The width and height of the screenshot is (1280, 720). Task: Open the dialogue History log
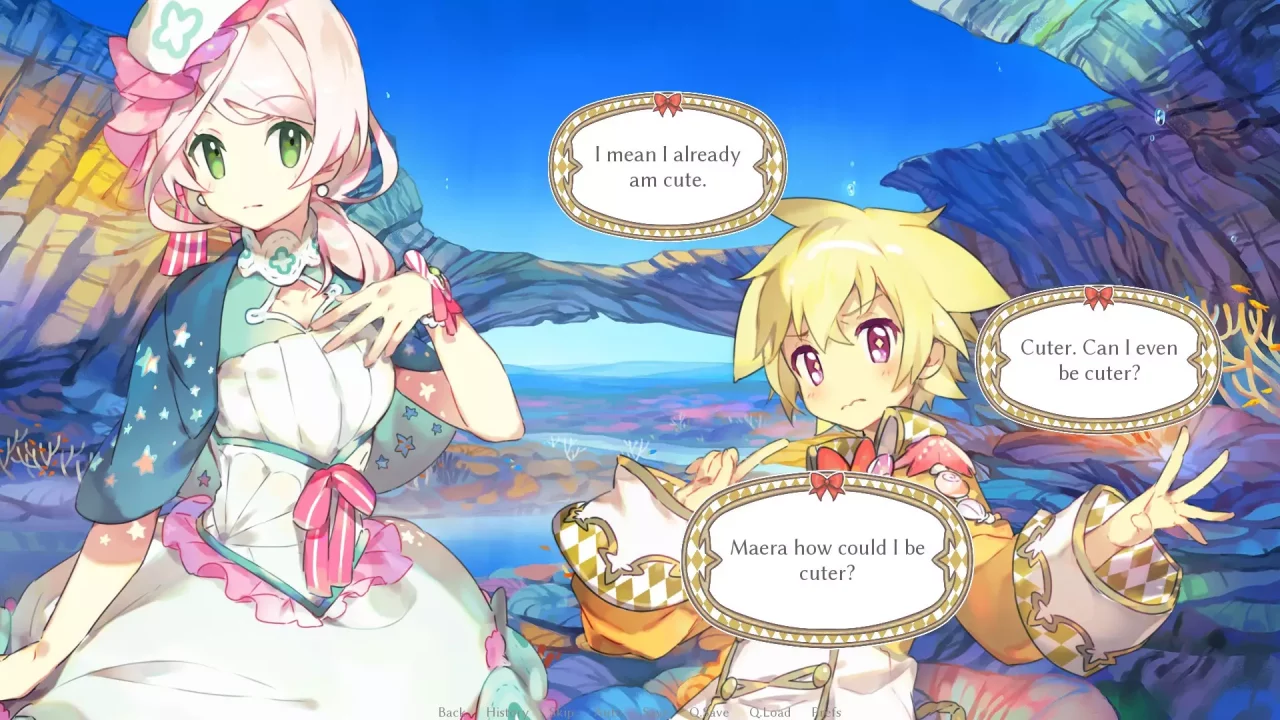click(x=506, y=712)
